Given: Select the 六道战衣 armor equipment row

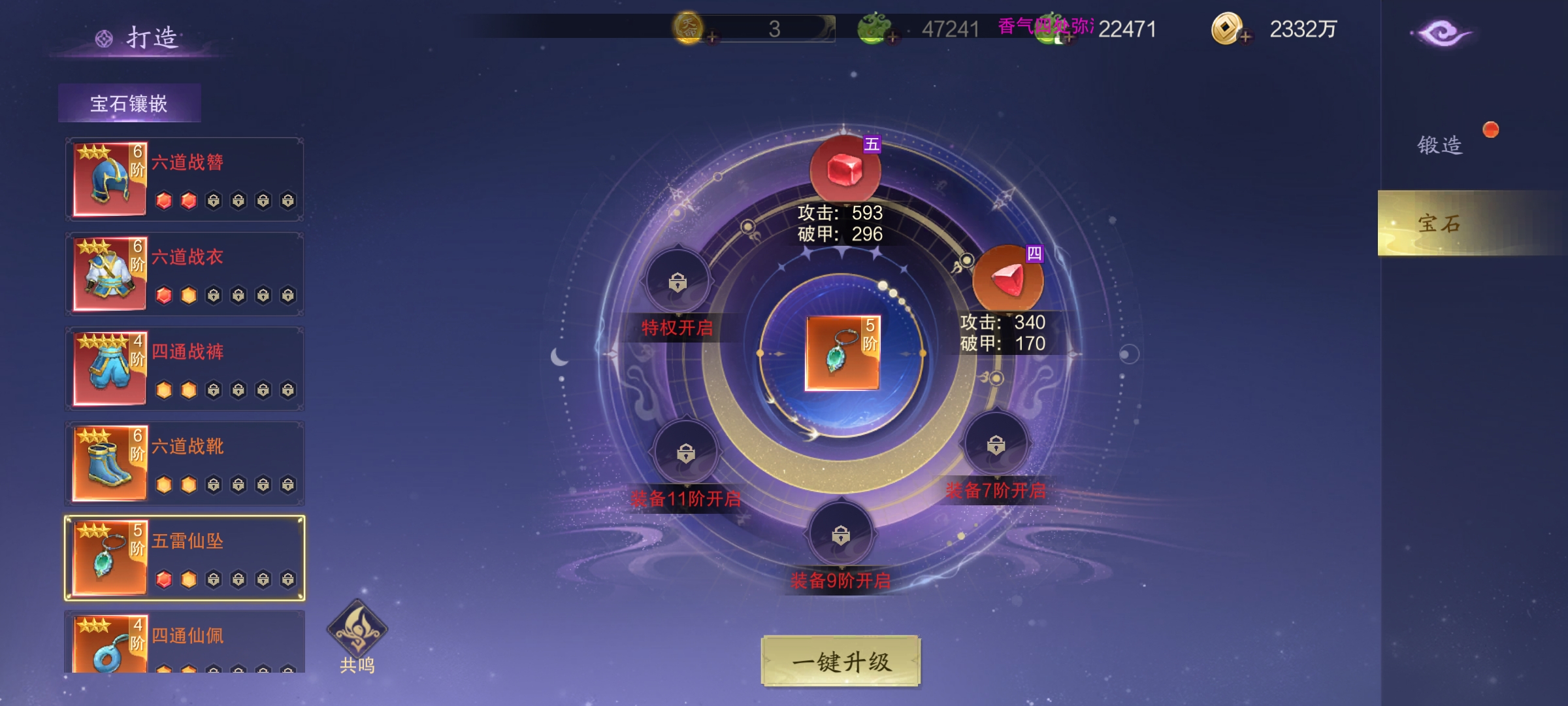Looking at the screenshot, I should [x=184, y=274].
